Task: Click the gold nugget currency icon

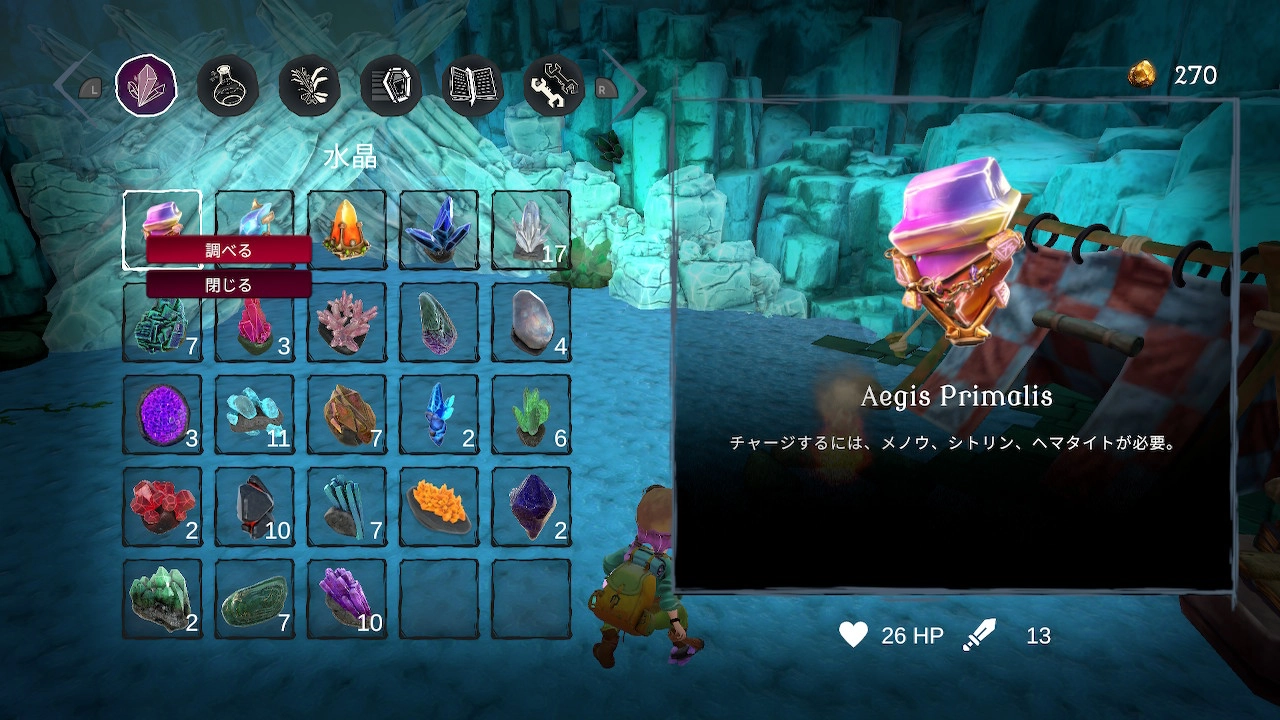Action: pos(1143,74)
